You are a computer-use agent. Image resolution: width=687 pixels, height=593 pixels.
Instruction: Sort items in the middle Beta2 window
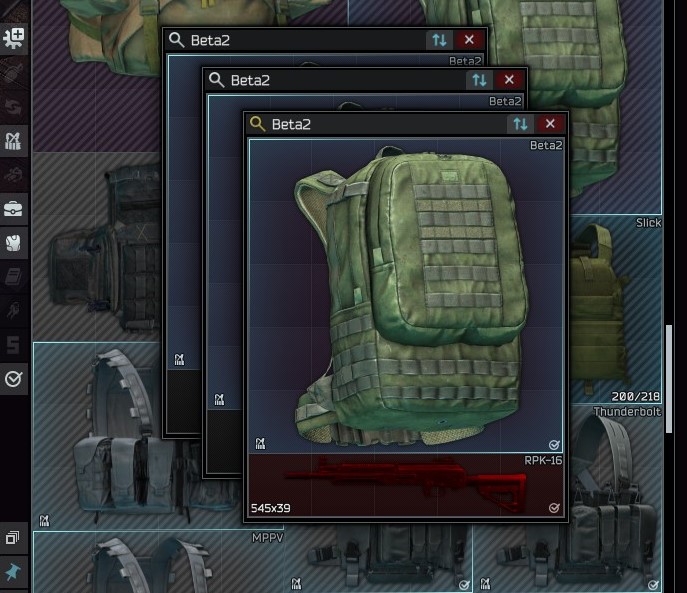pyautogui.click(x=479, y=80)
